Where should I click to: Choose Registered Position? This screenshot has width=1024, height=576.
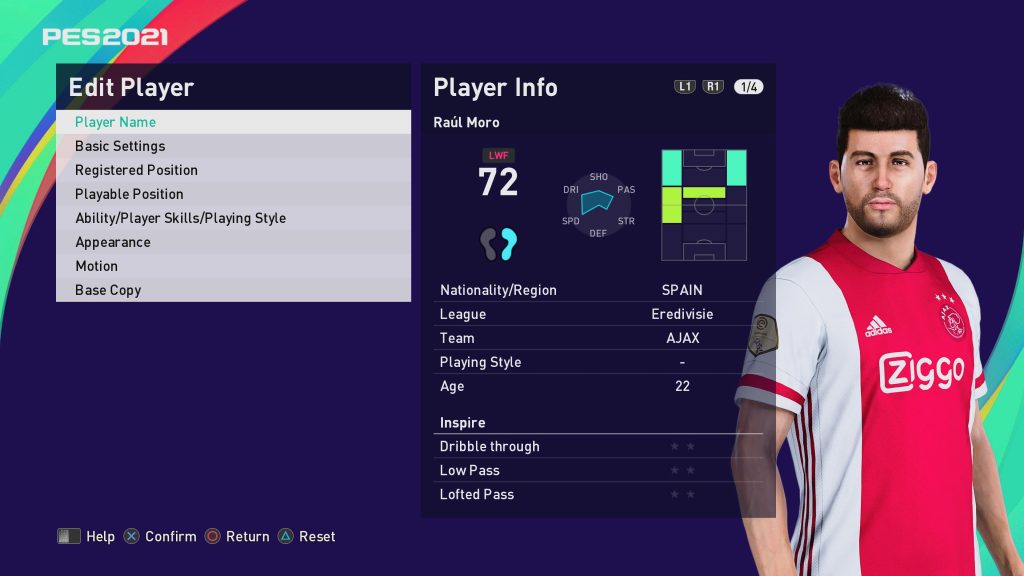(233, 170)
